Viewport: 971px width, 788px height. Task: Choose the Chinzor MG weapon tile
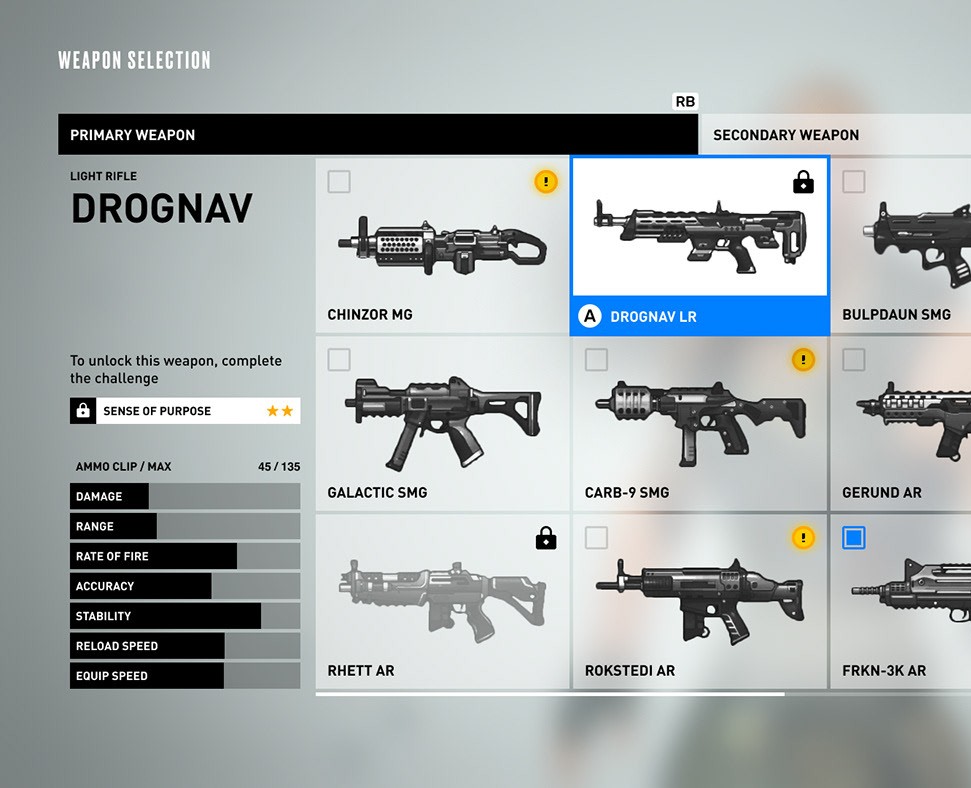(442, 245)
